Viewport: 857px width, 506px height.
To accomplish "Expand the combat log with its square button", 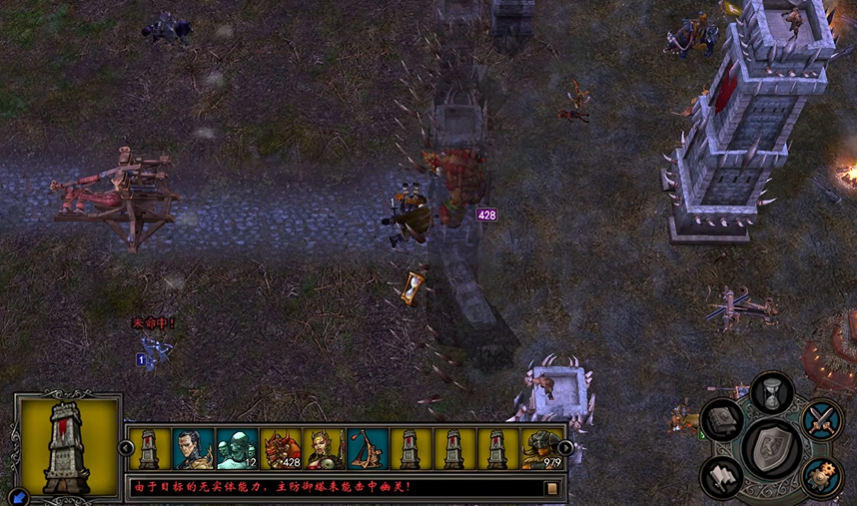I will (551, 489).
